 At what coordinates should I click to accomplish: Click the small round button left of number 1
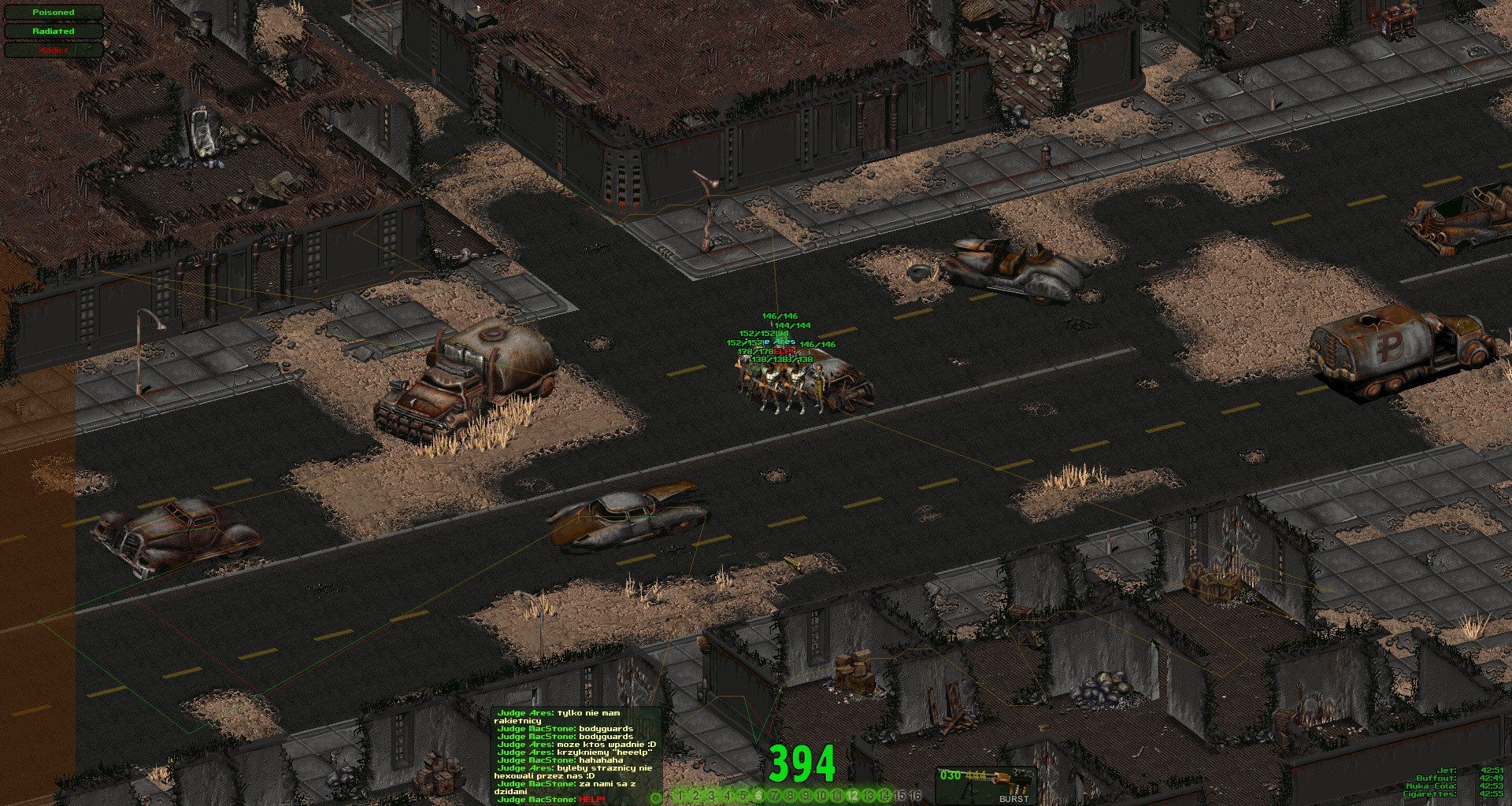click(656, 797)
